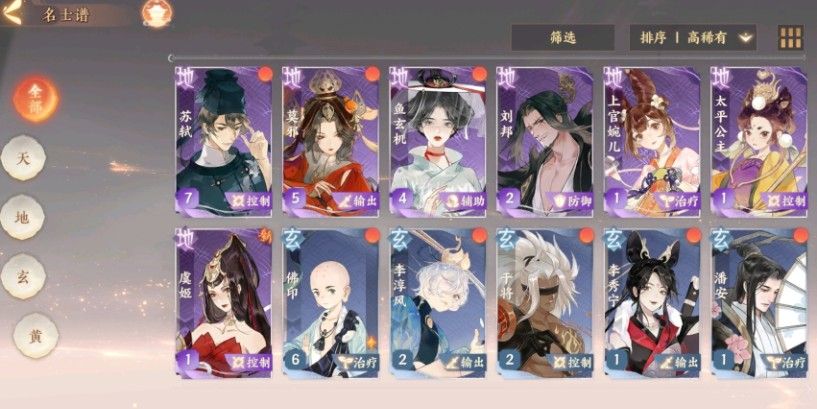
Task: Open the 筛选 filter button
Action: coord(562,38)
